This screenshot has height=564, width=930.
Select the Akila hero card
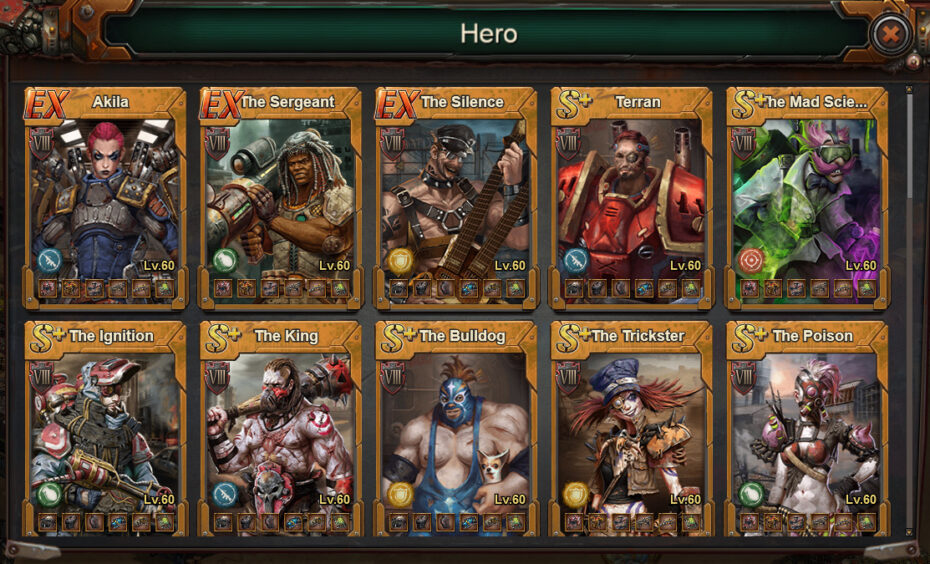pos(105,195)
